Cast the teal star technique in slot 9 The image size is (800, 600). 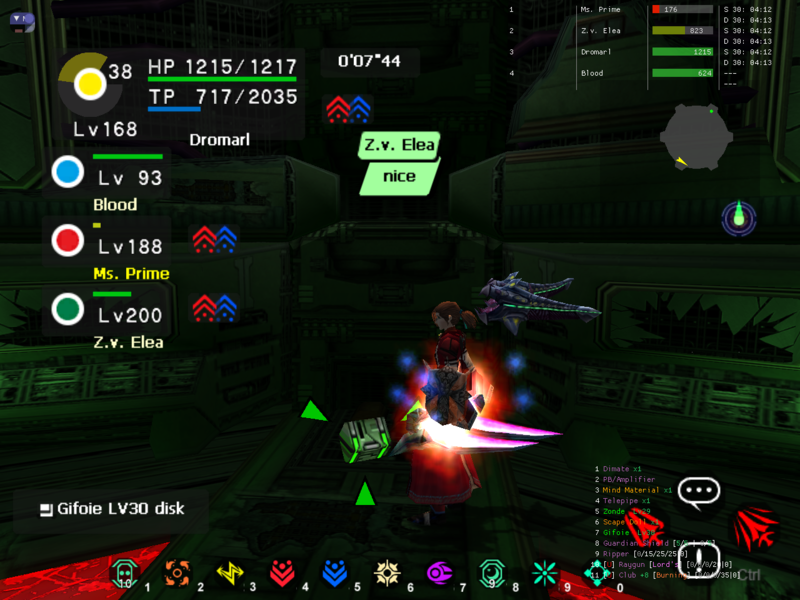click(544, 572)
